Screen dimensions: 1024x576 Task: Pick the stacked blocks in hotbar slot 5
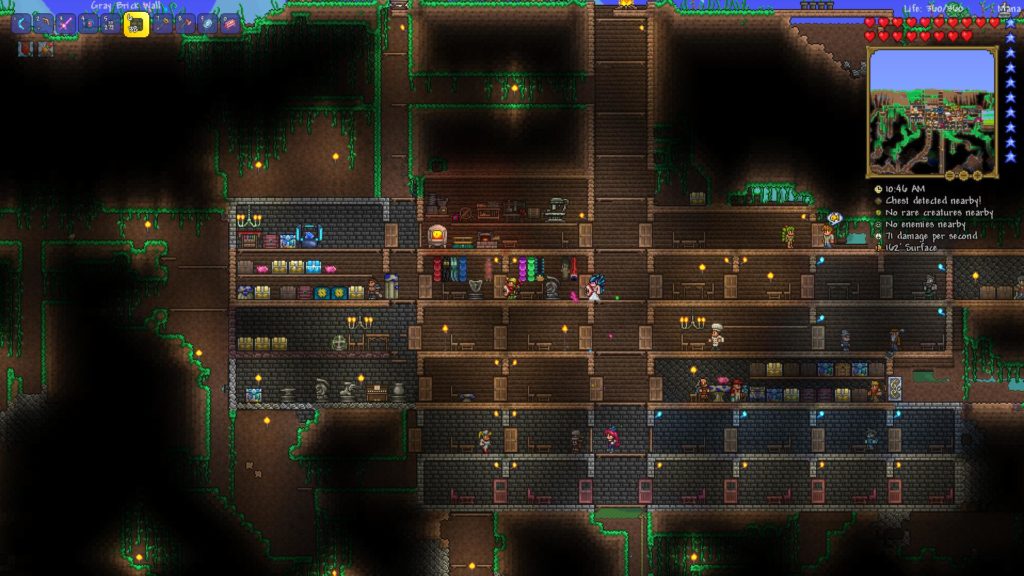110,23
